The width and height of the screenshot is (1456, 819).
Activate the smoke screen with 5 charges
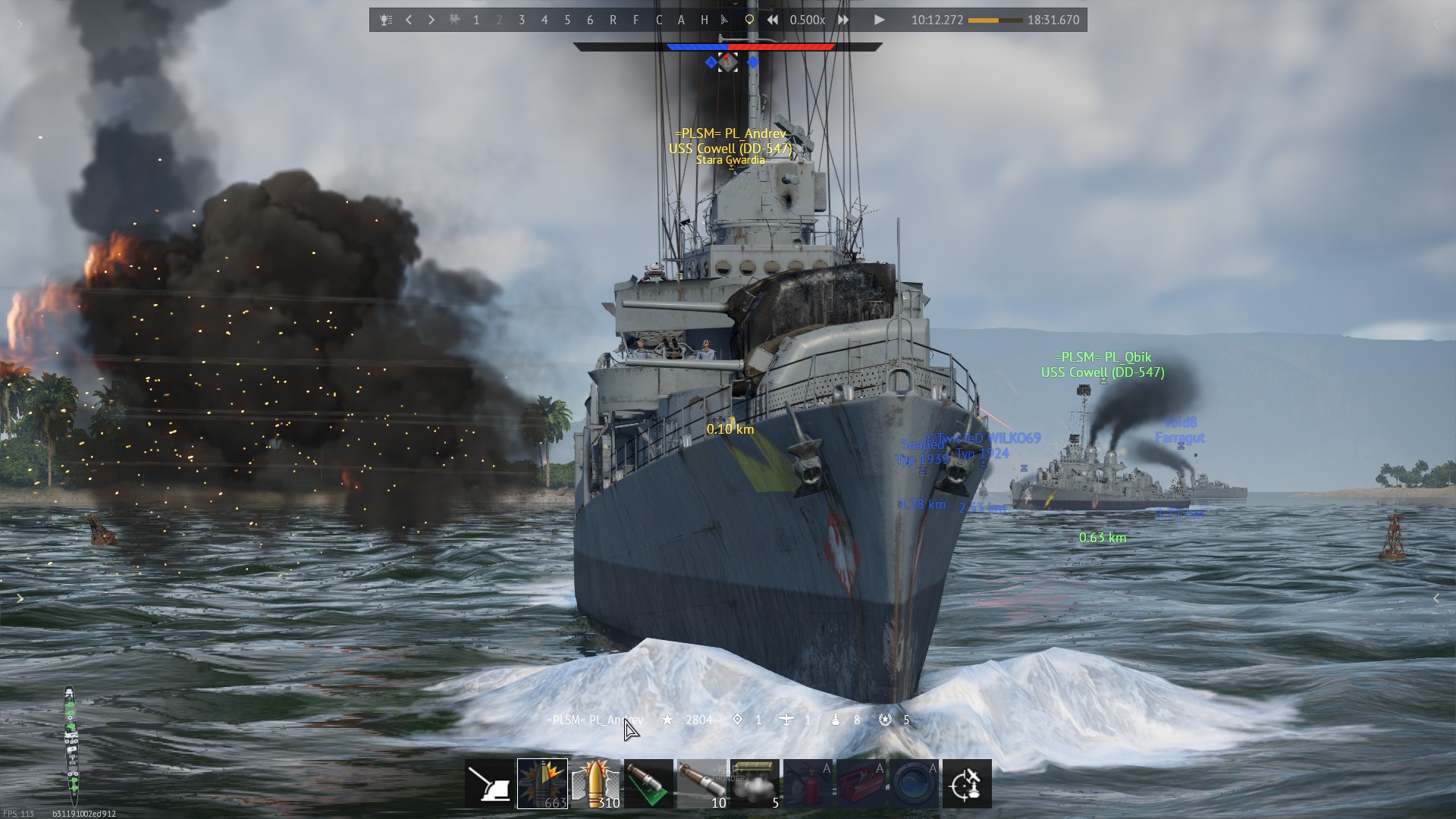click(755, 784)
